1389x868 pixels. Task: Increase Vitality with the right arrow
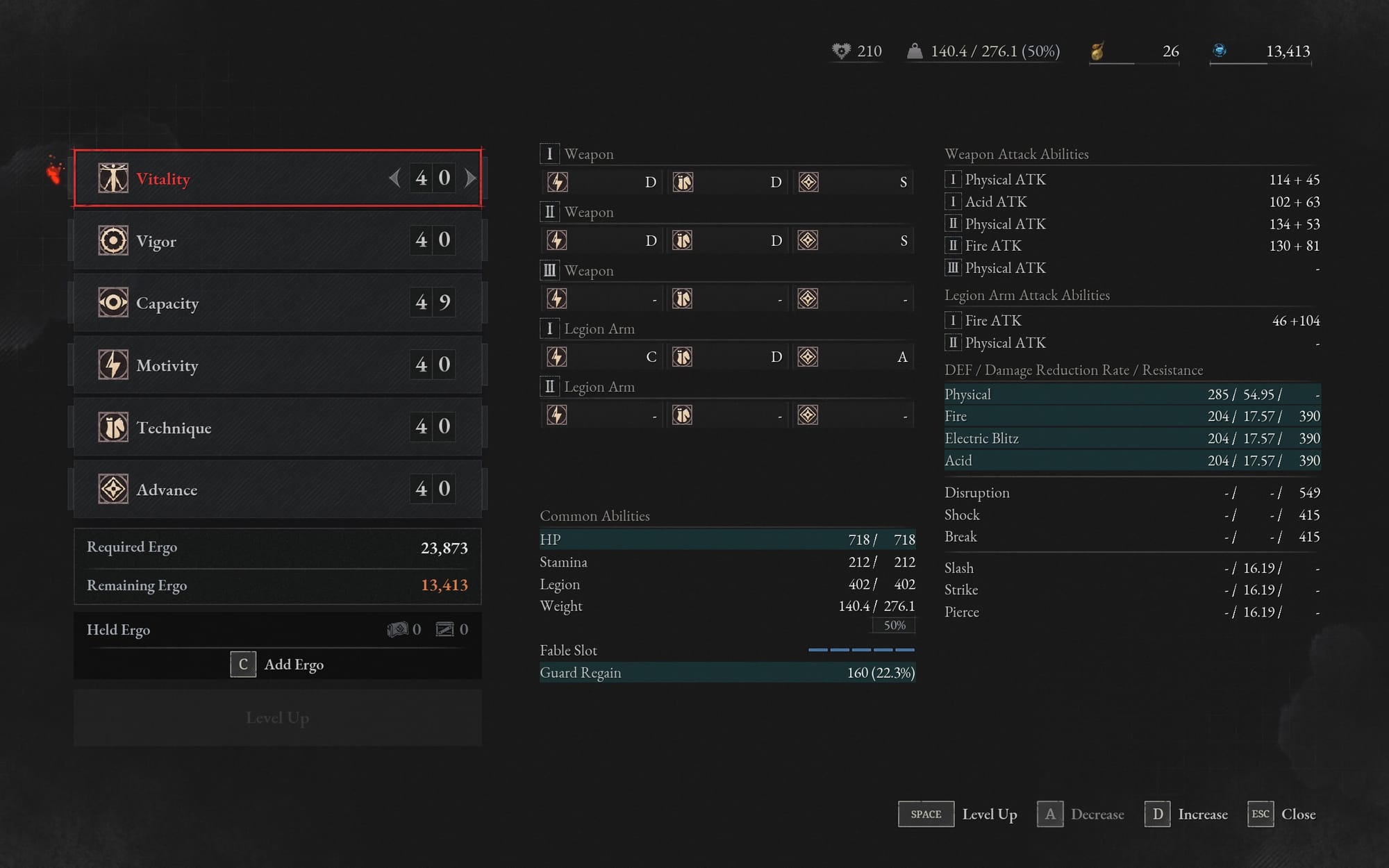(x=469, y=178)
